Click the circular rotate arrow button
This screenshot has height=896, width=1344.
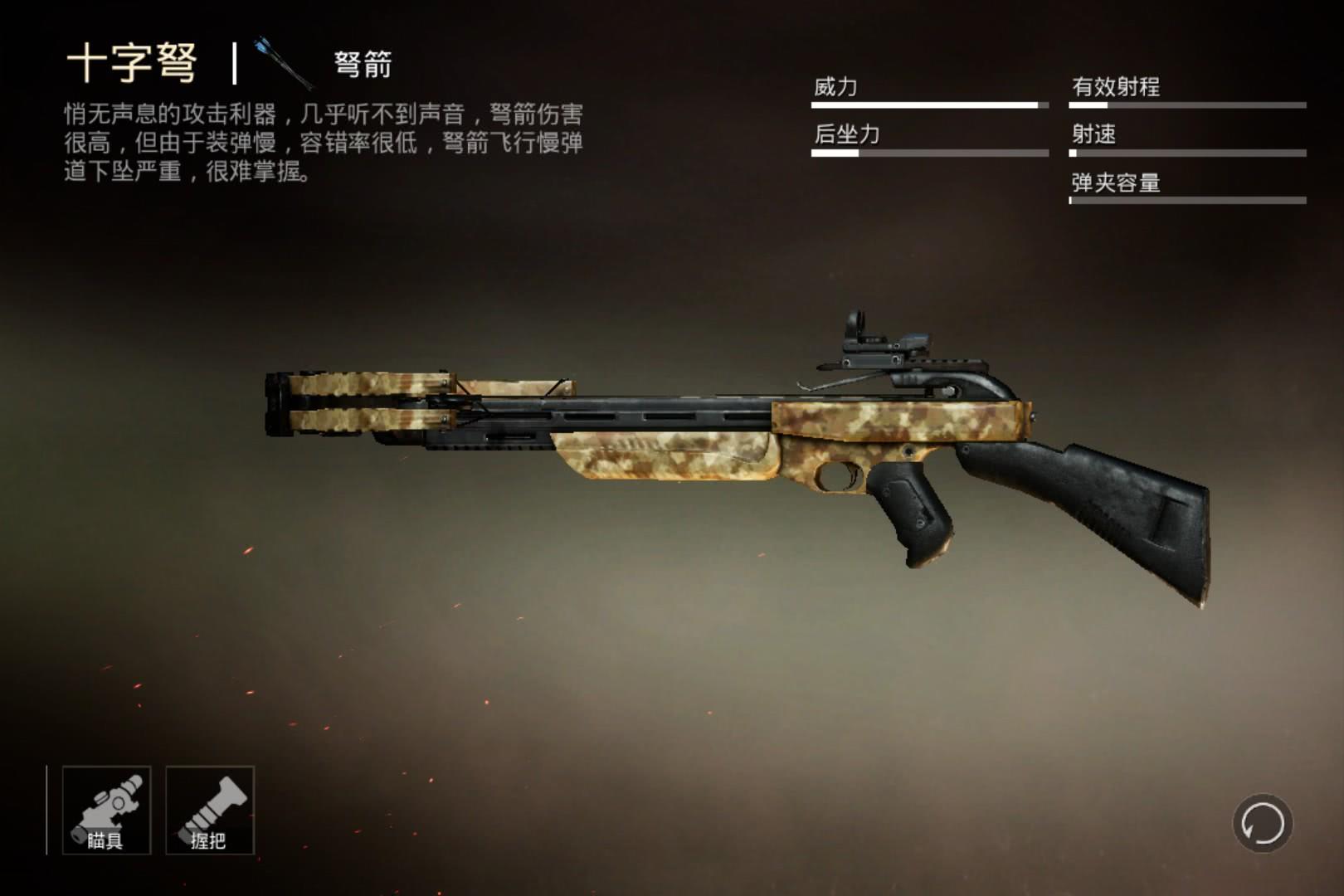[1262, 824]
